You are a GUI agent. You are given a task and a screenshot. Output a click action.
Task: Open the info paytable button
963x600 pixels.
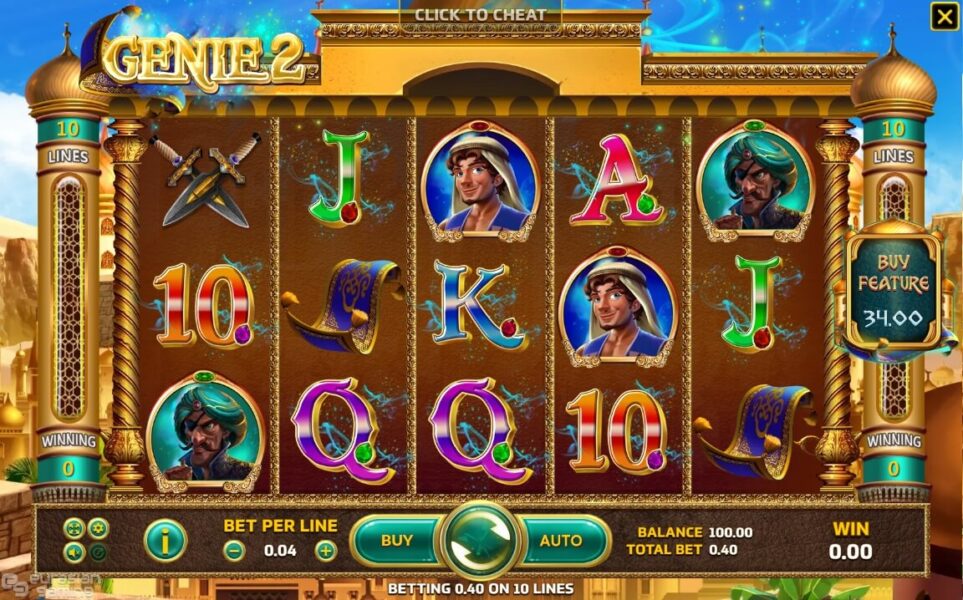pyautogui.click(x=165, y=541)
